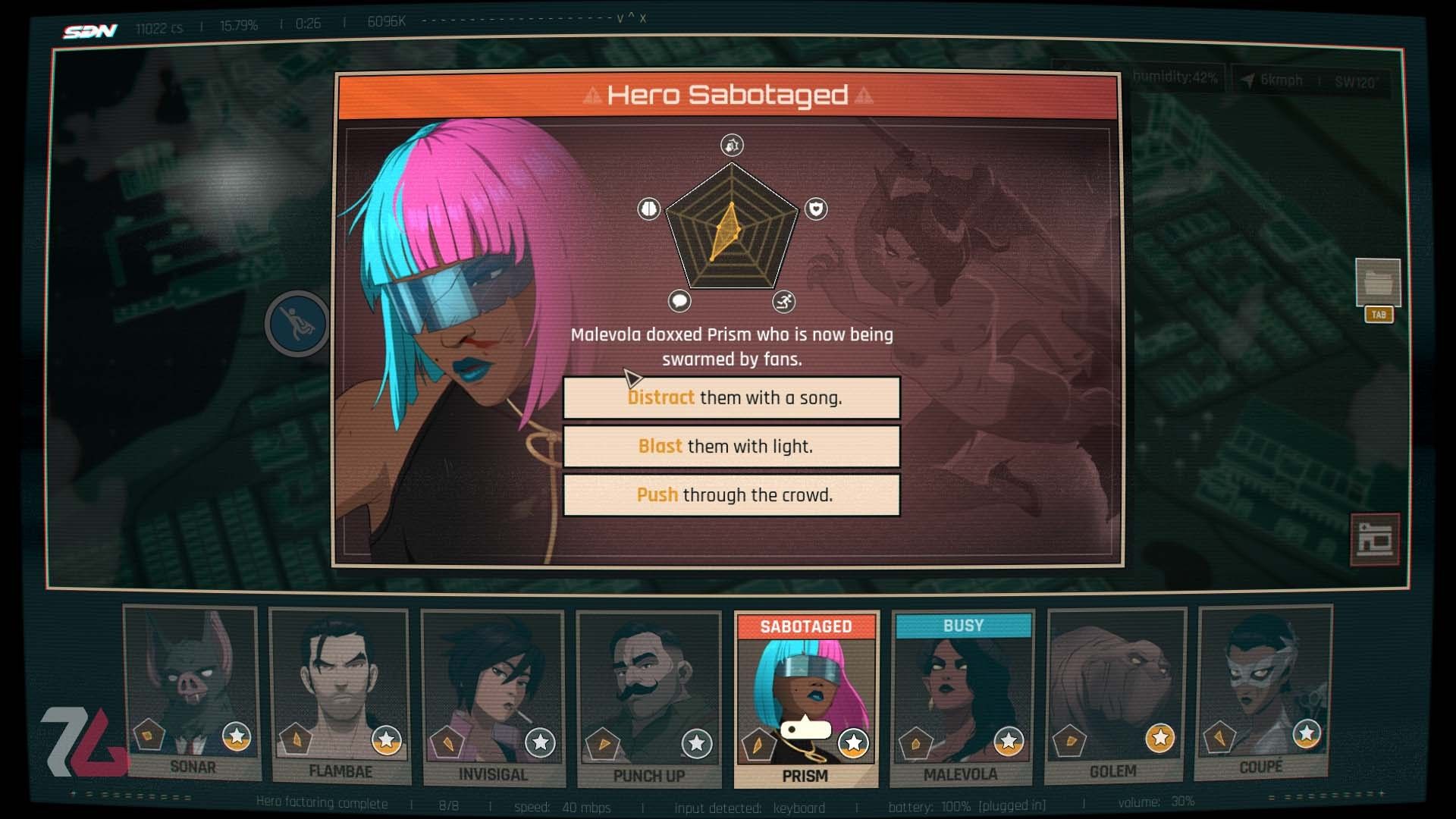Select the Punch Up hero card

click(x=648, y=698)
